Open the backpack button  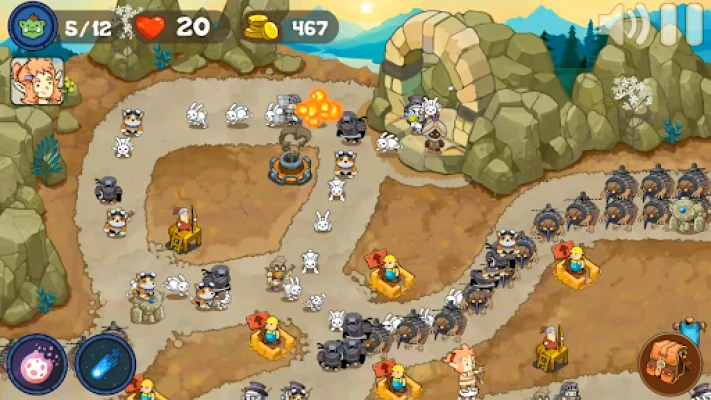click(670, 361)
